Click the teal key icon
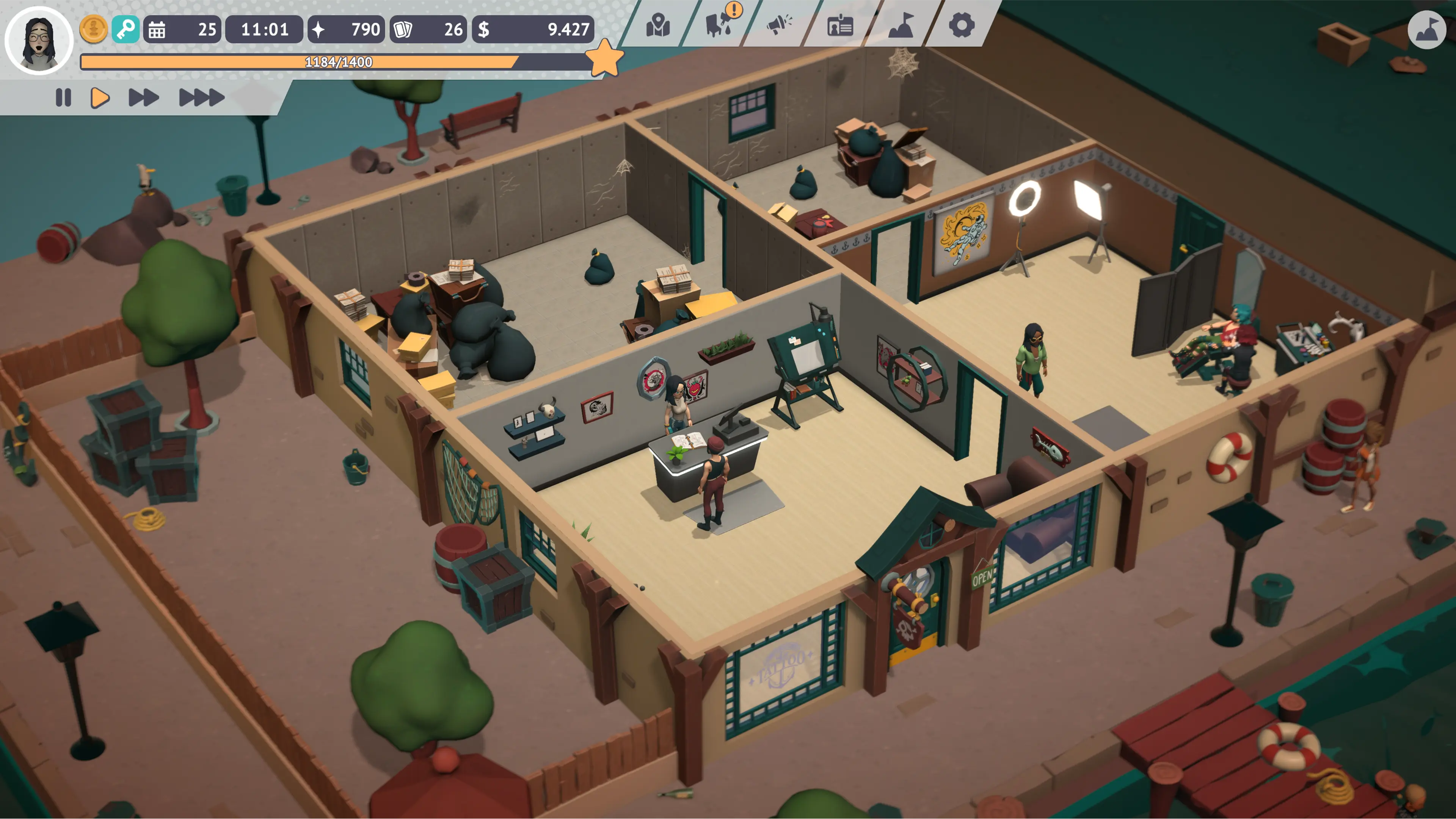Image resolution: width=1456 pixels, height=819 pixels. (x=127, y=30)
